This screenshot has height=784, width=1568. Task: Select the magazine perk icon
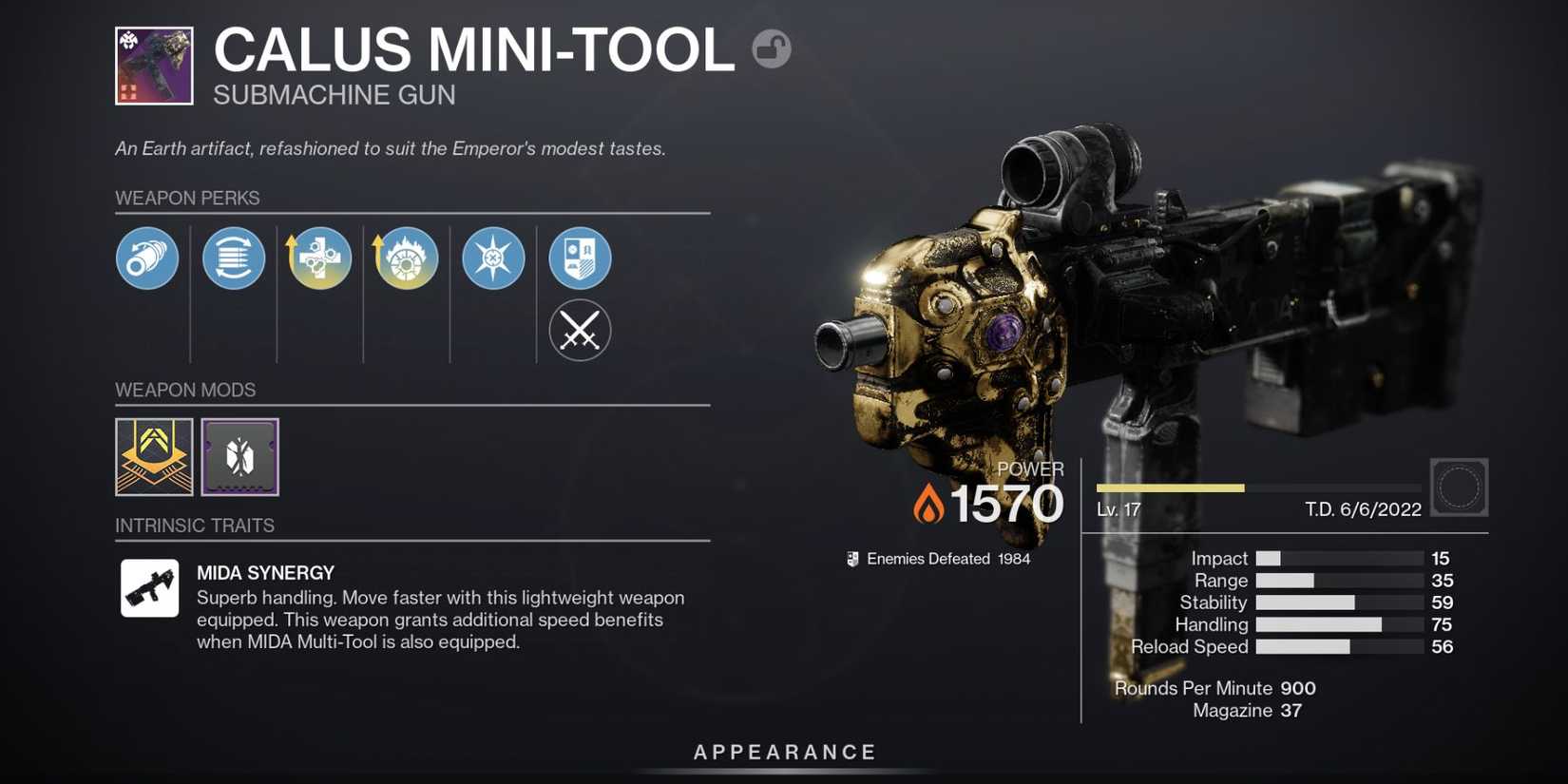point(233,258)
